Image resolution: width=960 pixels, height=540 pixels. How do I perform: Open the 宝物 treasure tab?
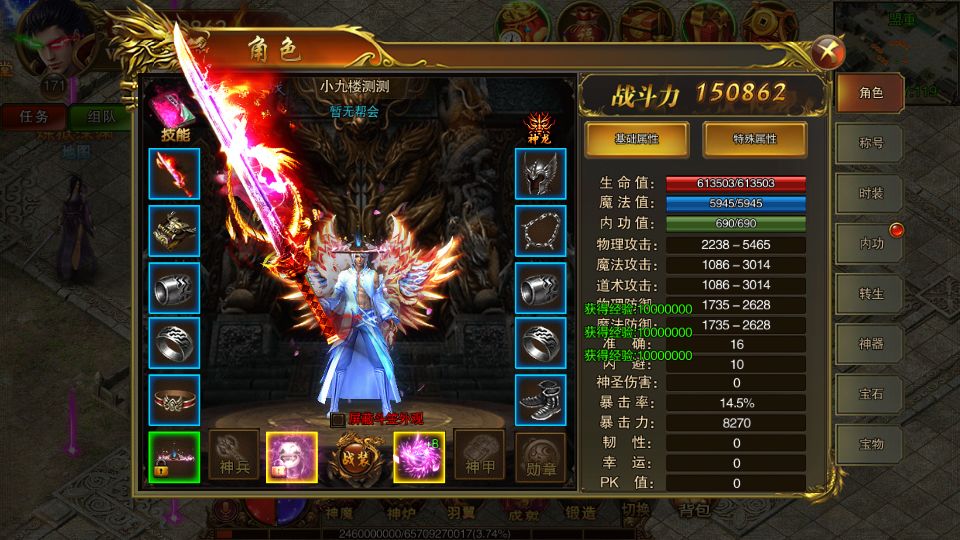pyautogui.click(x=870, y=443)
